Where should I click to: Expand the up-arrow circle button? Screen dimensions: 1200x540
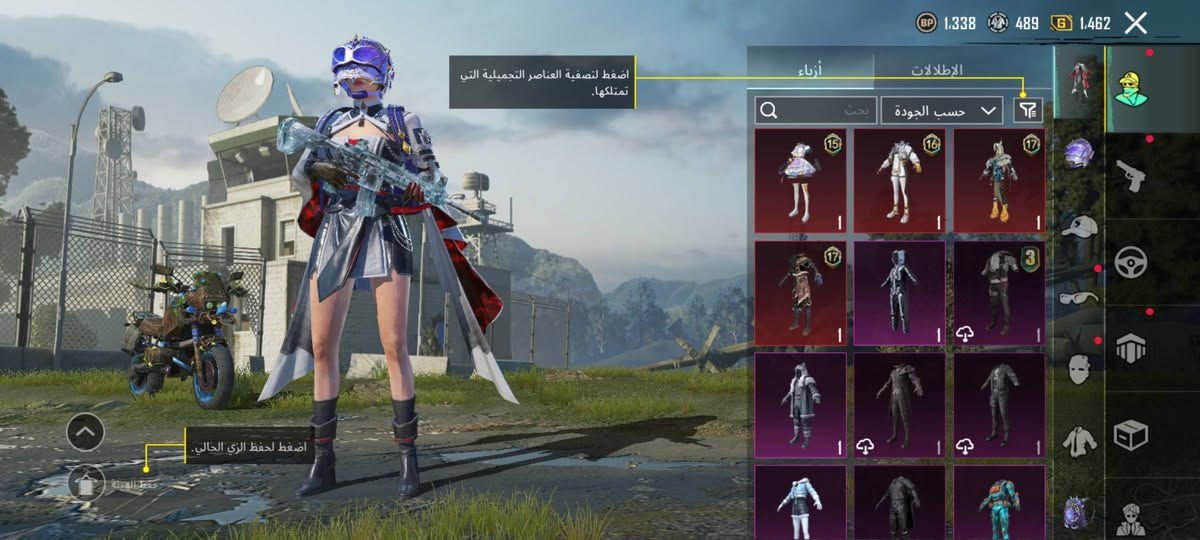[86, 432]
